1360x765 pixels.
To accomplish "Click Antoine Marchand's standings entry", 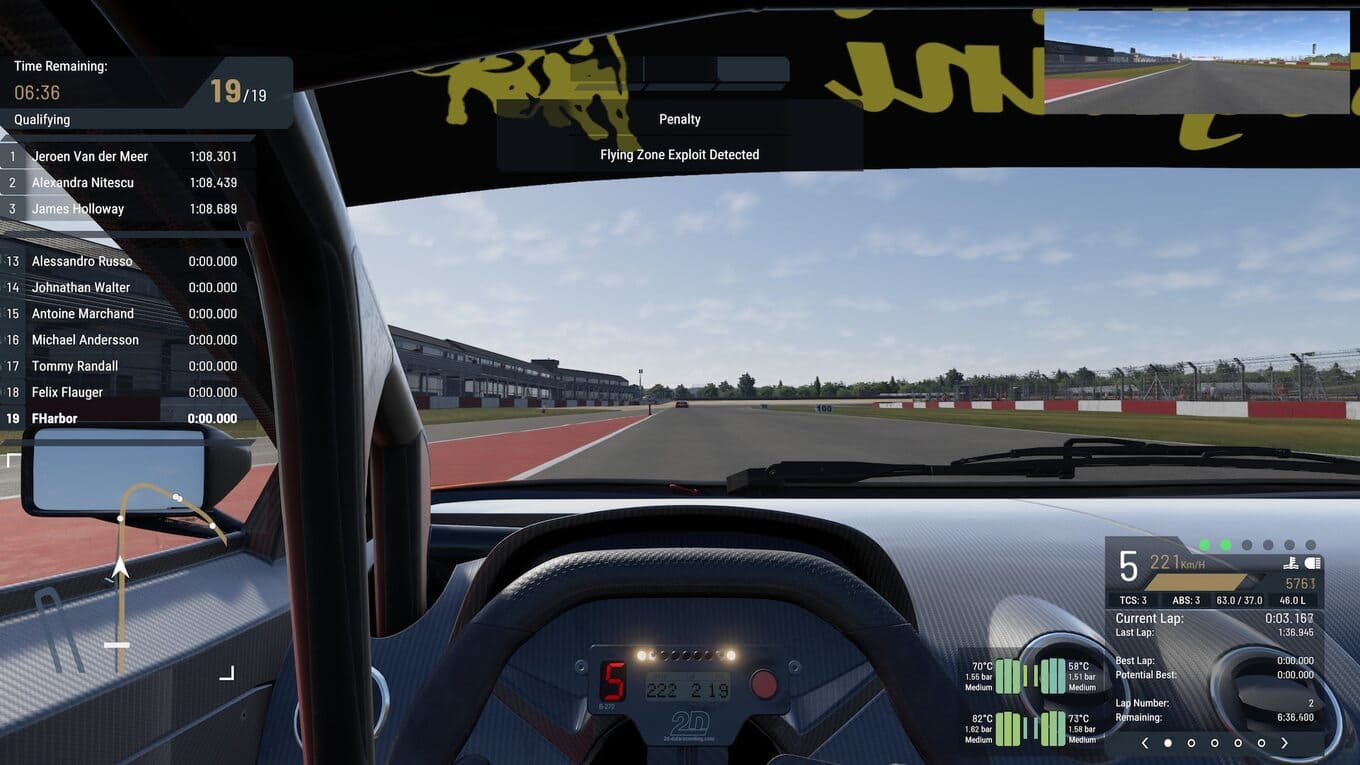I will [x=125, y=313].
